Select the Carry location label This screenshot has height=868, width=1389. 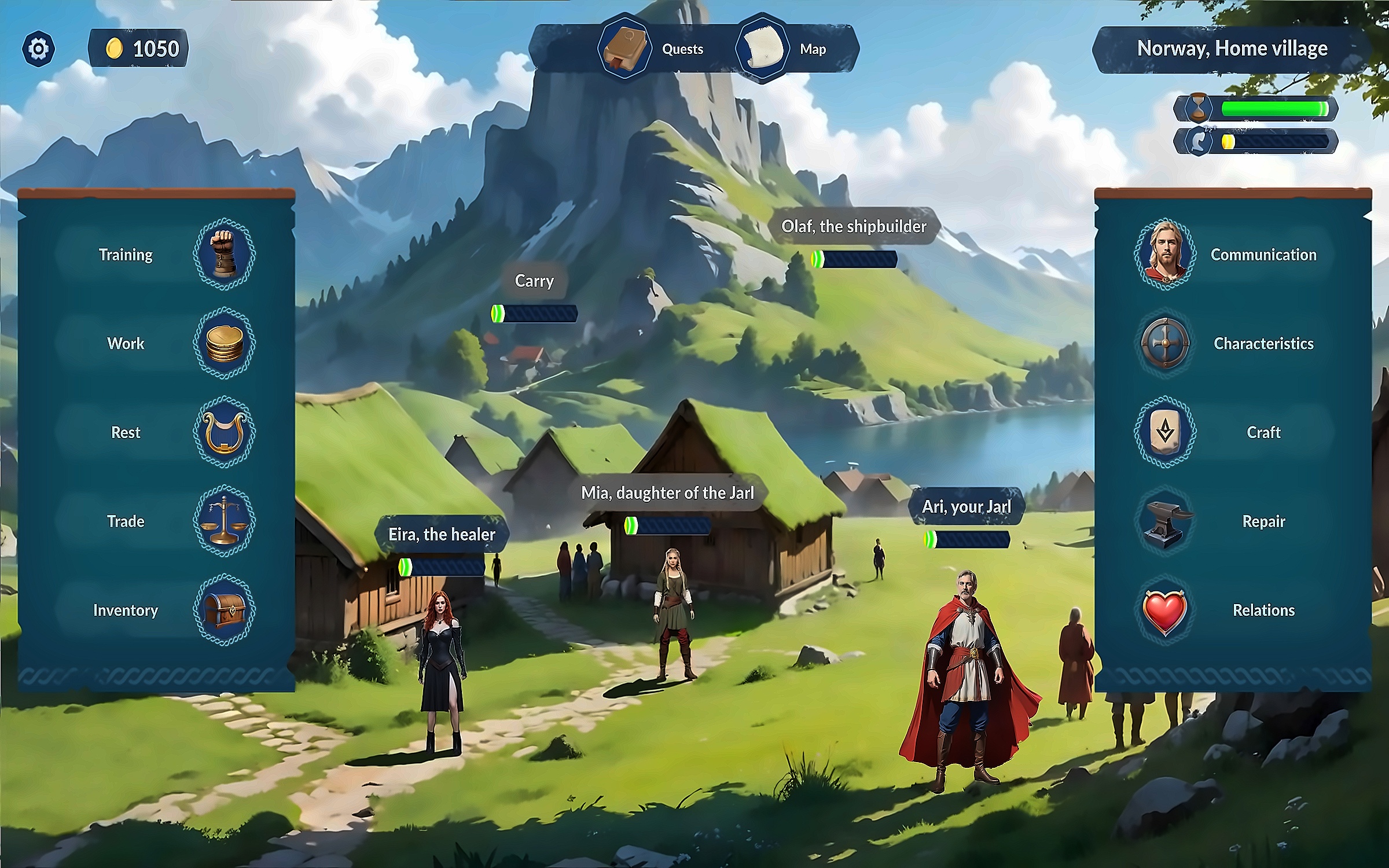534,281
